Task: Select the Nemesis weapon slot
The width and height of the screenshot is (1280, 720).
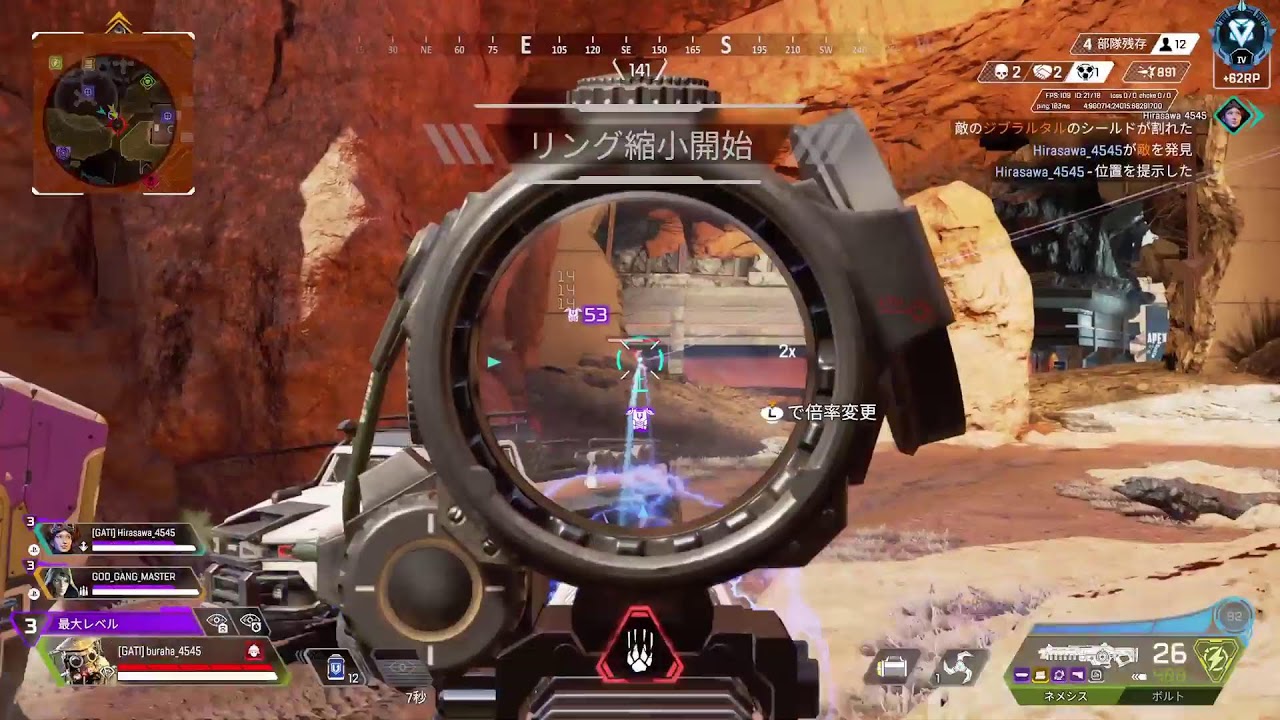Action: pos(1066,696)
